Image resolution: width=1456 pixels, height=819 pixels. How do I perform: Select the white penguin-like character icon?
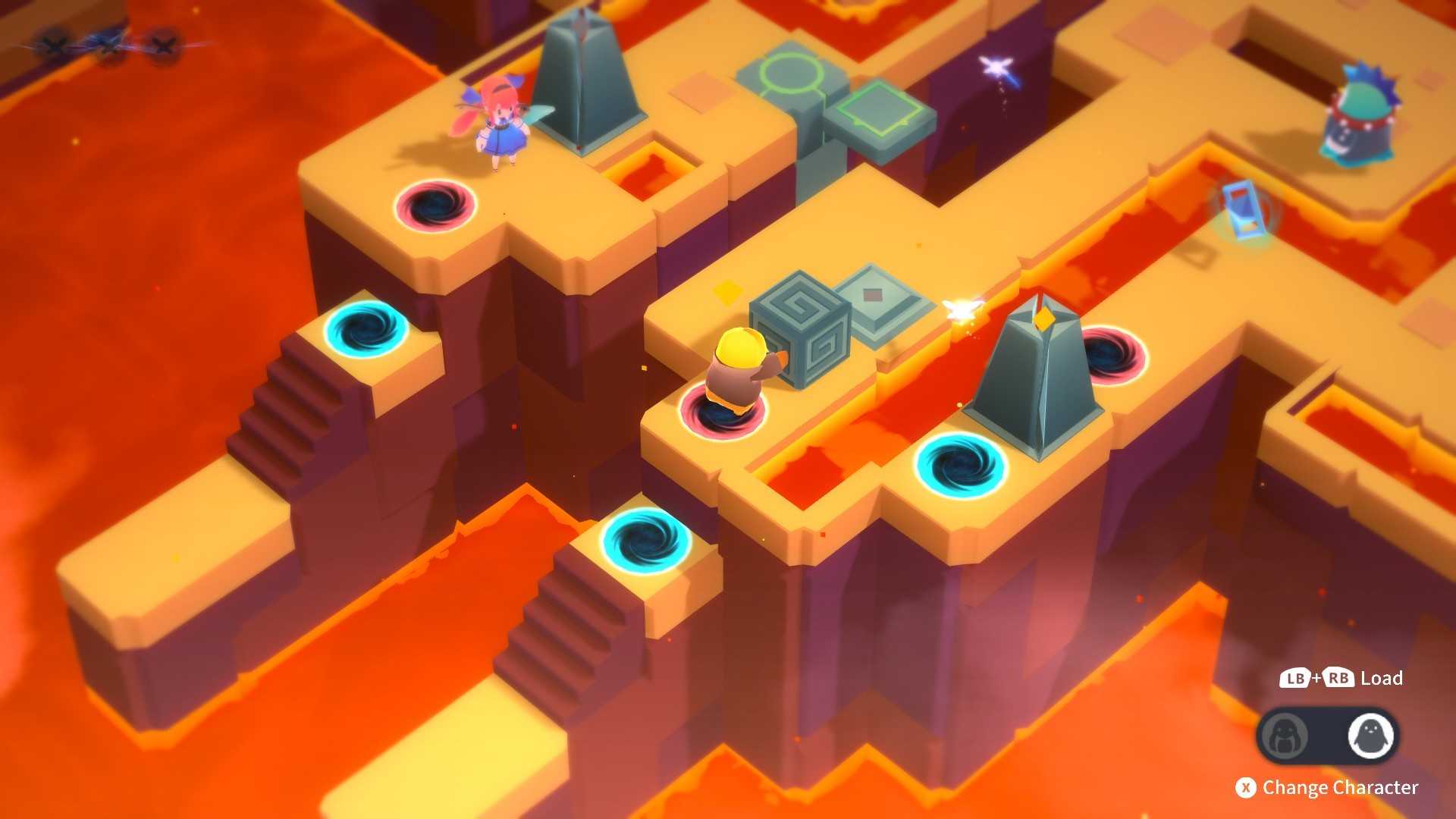coord(1373,733)
